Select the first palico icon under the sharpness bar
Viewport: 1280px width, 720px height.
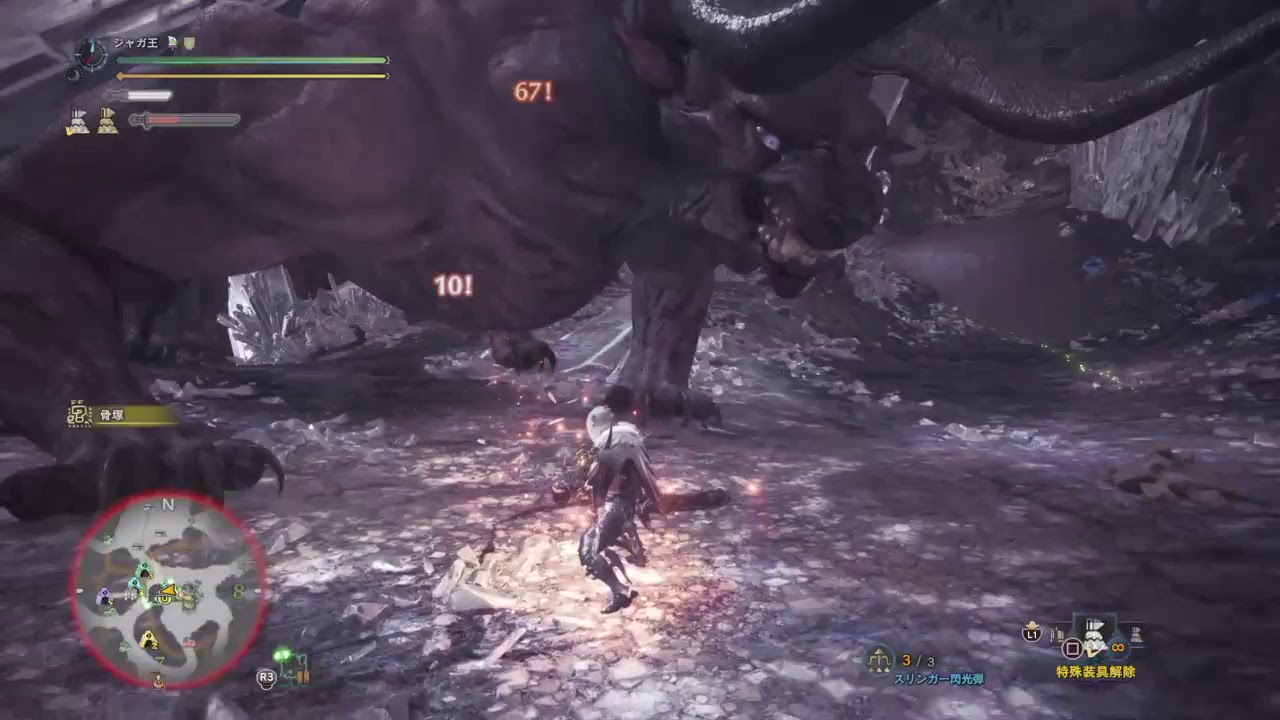(x=80, y=122)
